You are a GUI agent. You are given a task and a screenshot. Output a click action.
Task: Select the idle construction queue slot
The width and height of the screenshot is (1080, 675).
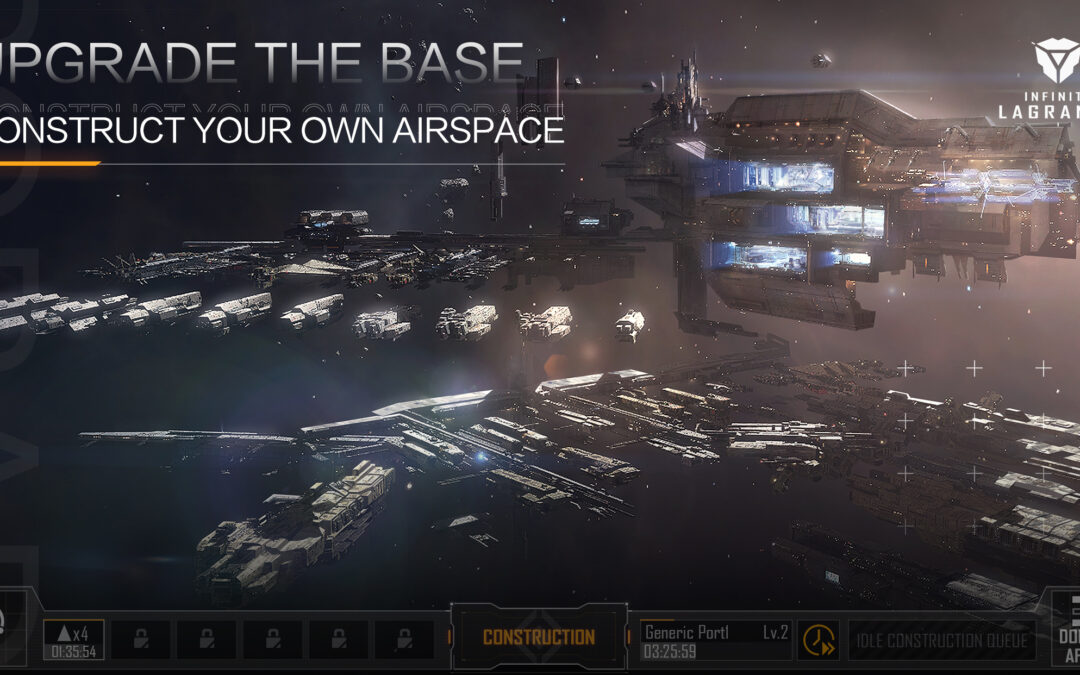coord(942,640)
